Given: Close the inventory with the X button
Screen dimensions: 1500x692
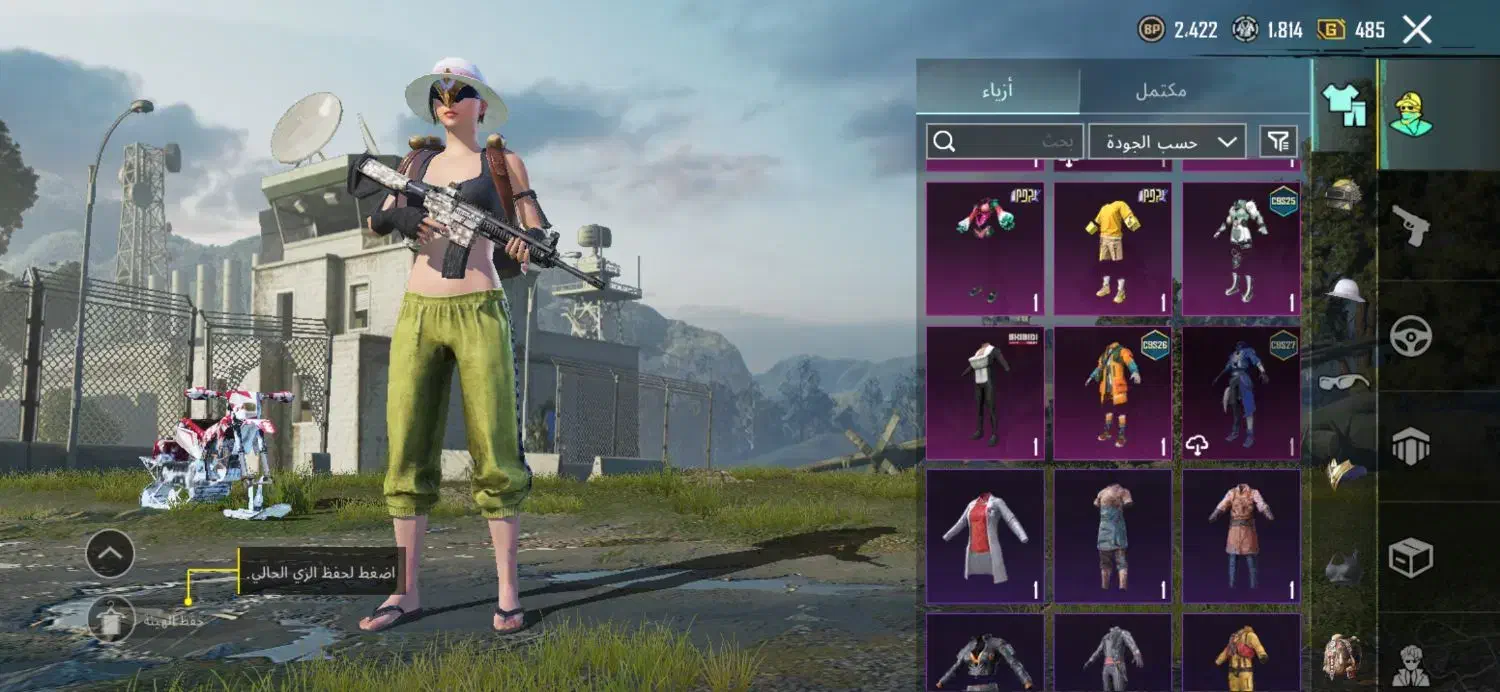Looking at the screenshot, I should pyautogui.click(x=1417, y=30).
